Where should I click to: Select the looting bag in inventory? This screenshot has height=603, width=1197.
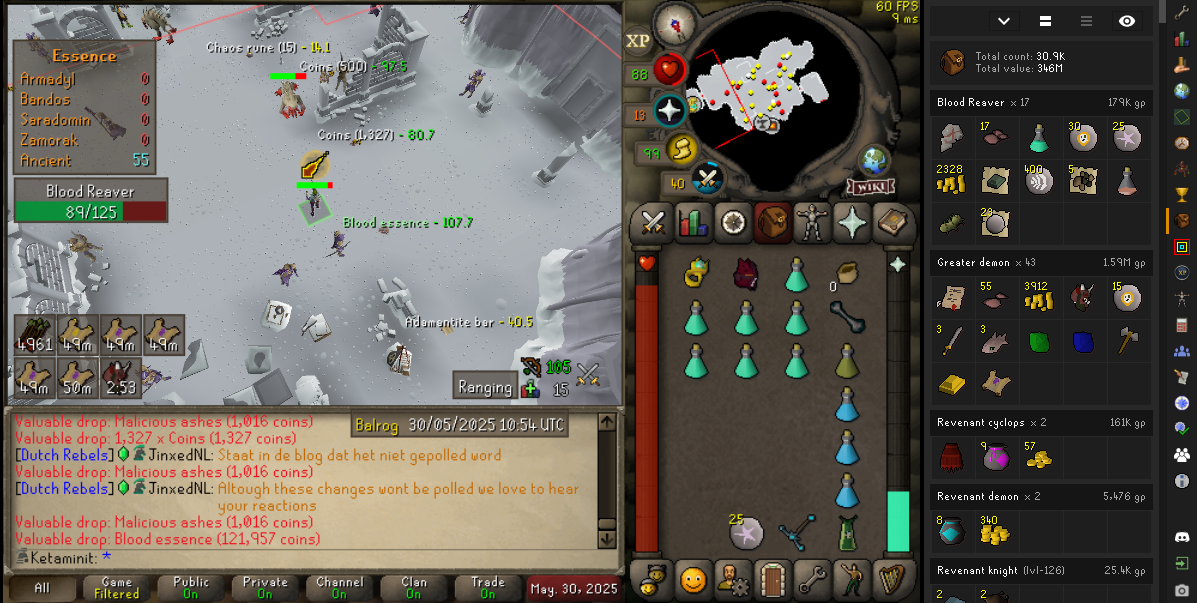847,272
